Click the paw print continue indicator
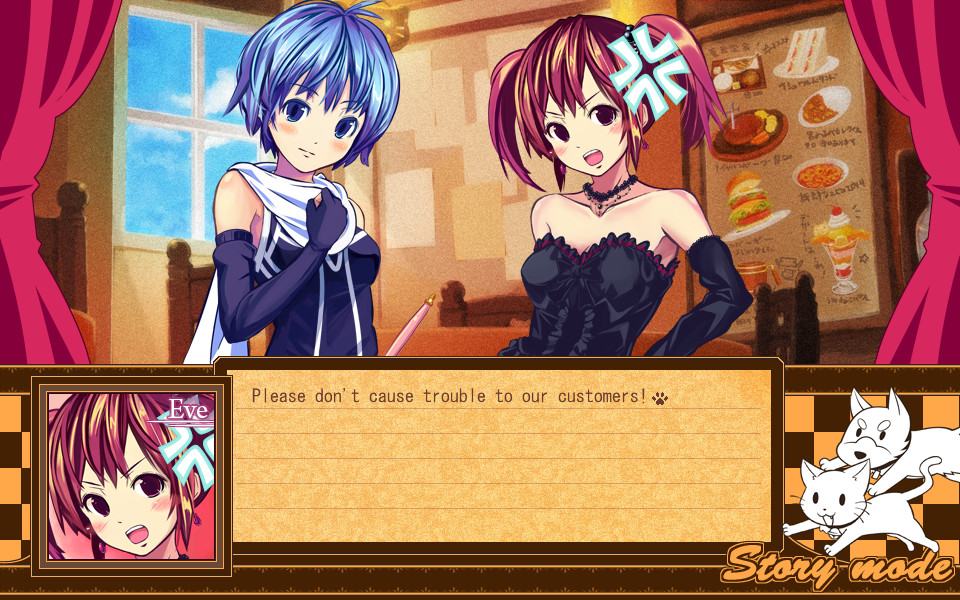 [x=660, y=398]
